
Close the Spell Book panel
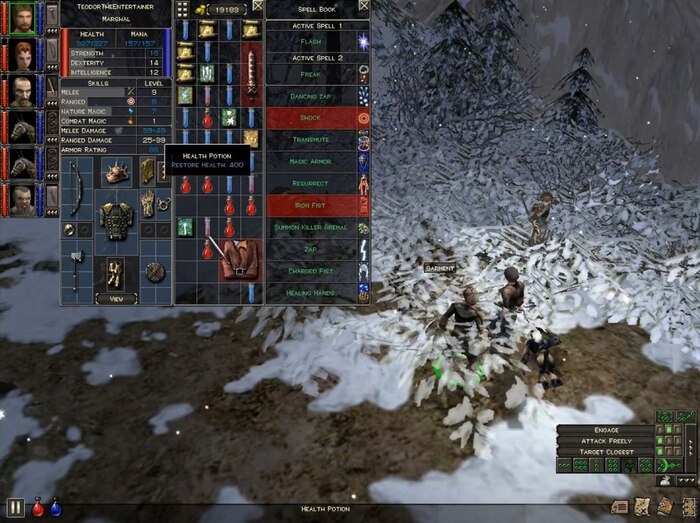pos(363,6)
